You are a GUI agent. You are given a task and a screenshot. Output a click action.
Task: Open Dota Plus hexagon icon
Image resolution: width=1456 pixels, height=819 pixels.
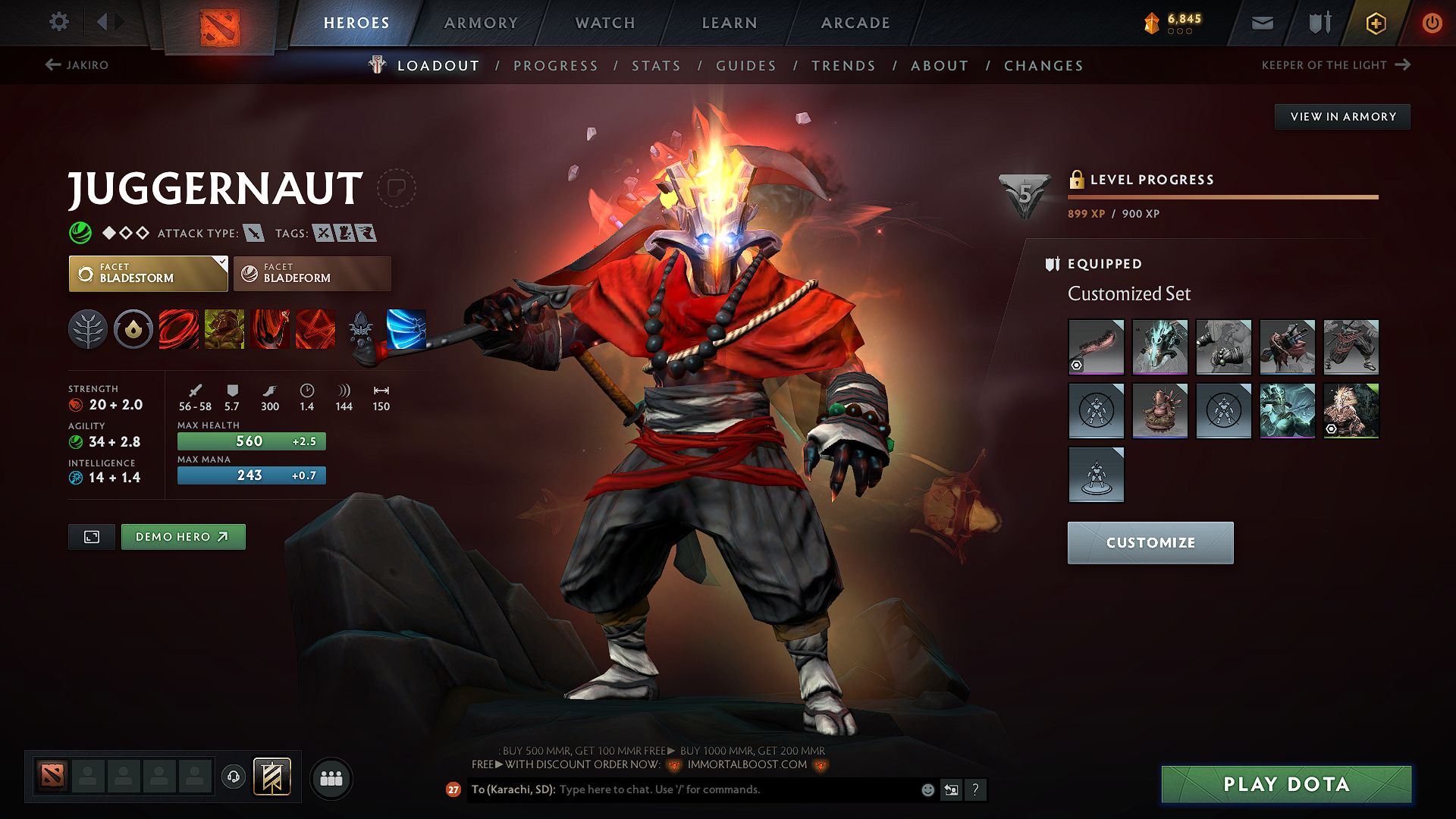click(x=1375, y=23)
